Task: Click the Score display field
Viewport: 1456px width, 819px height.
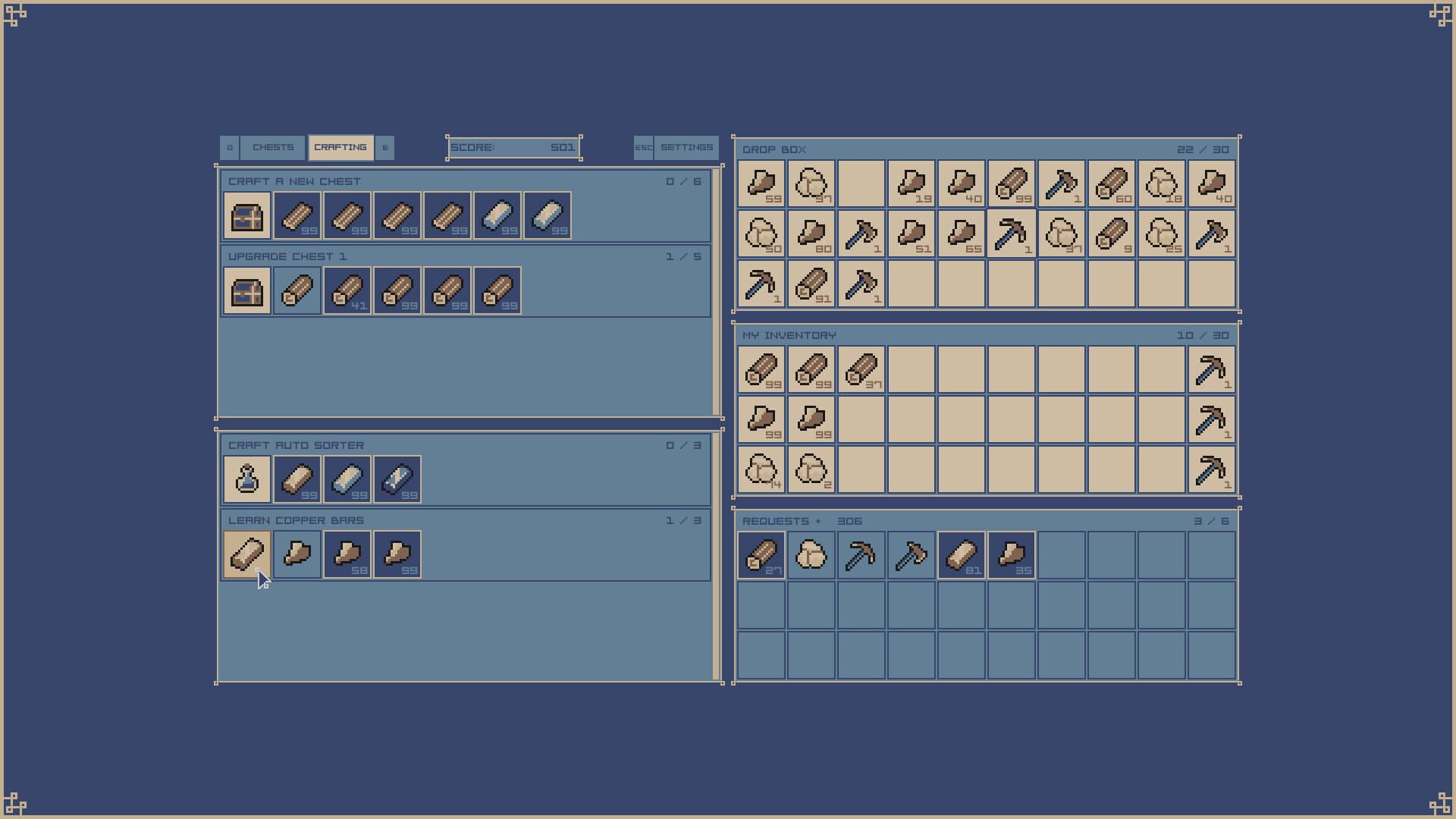Action: click(x=513, y=147)
